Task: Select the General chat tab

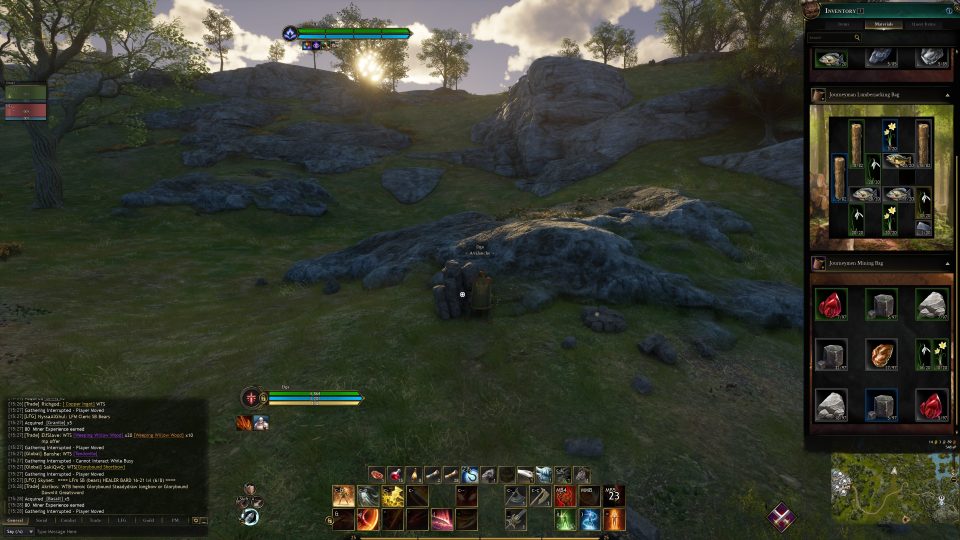Action: pyautogui.click(x=15, y=520)
